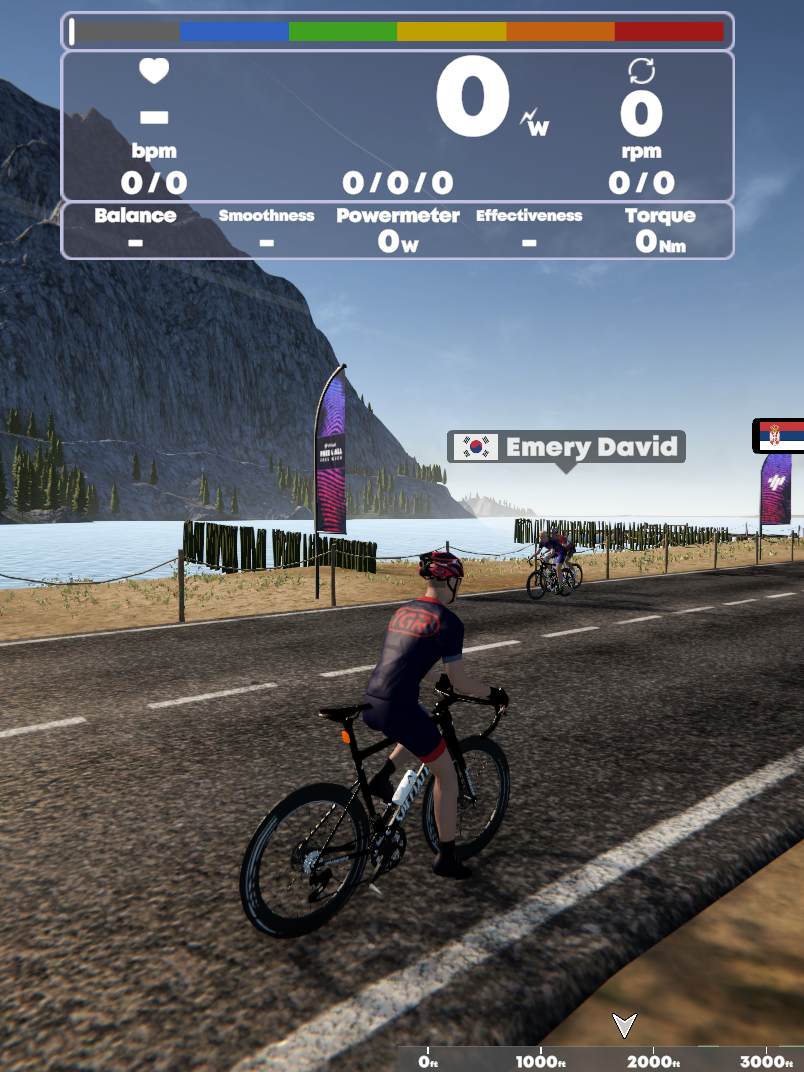The width and height of the screenshot is (804, 1072).
Task: Open the elevation distance profile strip
Action: tap(600, 1060)
